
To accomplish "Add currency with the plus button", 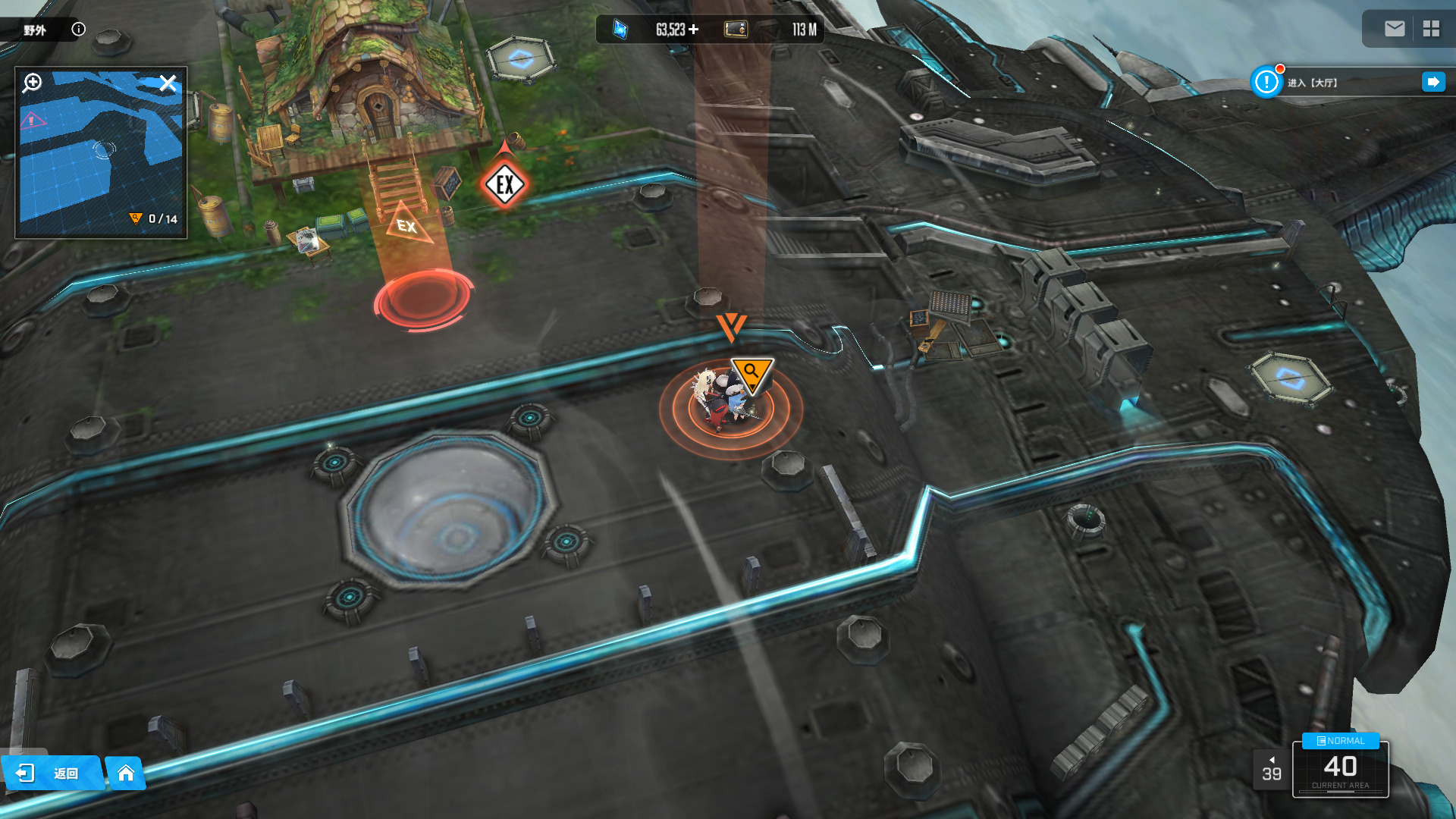I will (693, 30).
